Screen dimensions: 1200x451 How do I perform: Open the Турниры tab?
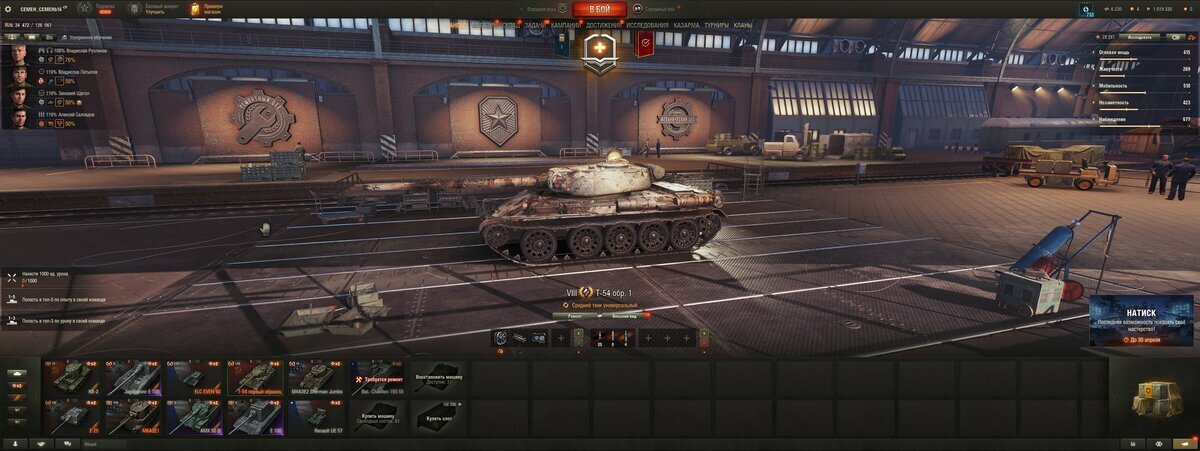(x=716, y=24)
